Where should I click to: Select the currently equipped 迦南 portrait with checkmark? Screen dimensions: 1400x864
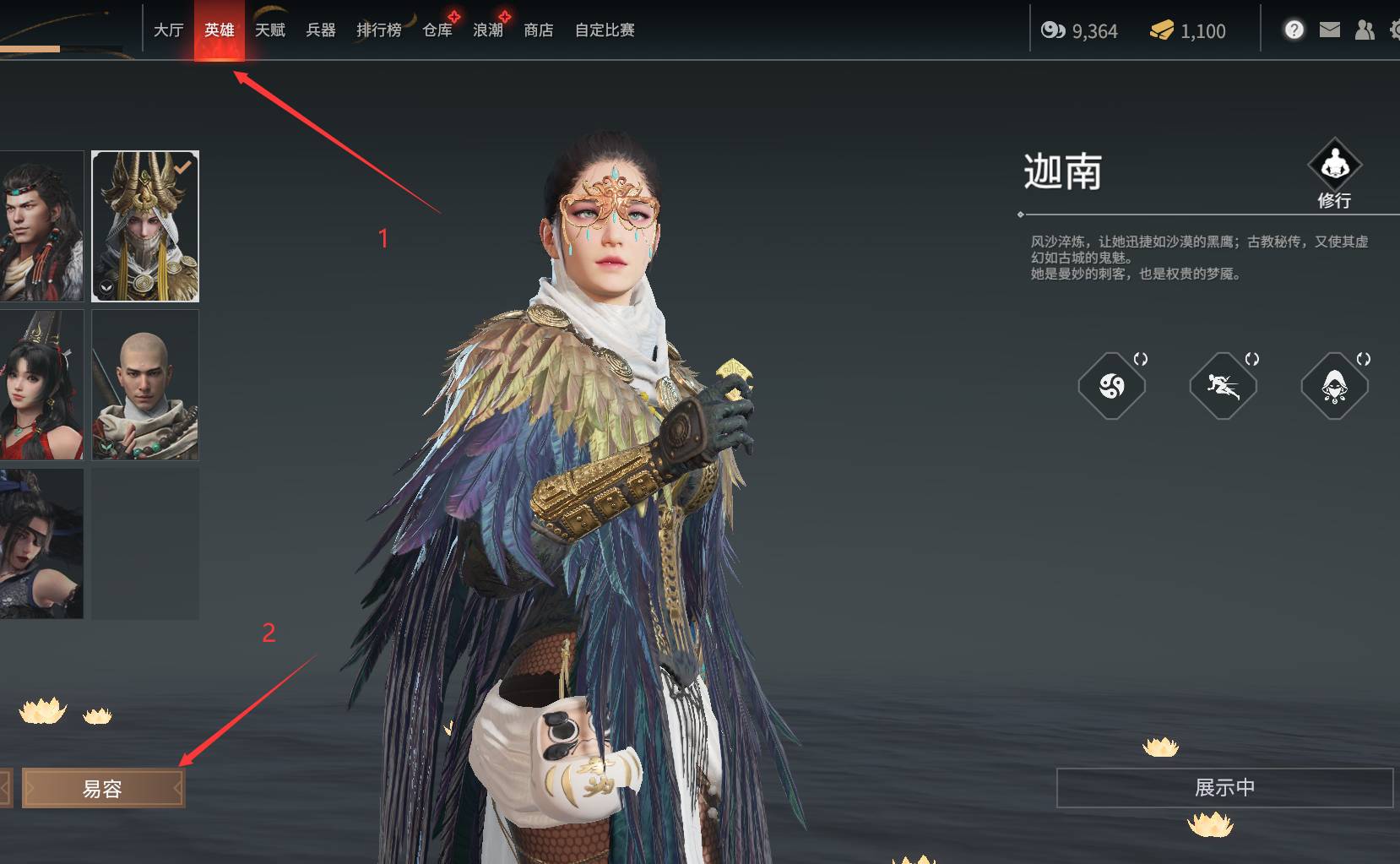(144, 225)
